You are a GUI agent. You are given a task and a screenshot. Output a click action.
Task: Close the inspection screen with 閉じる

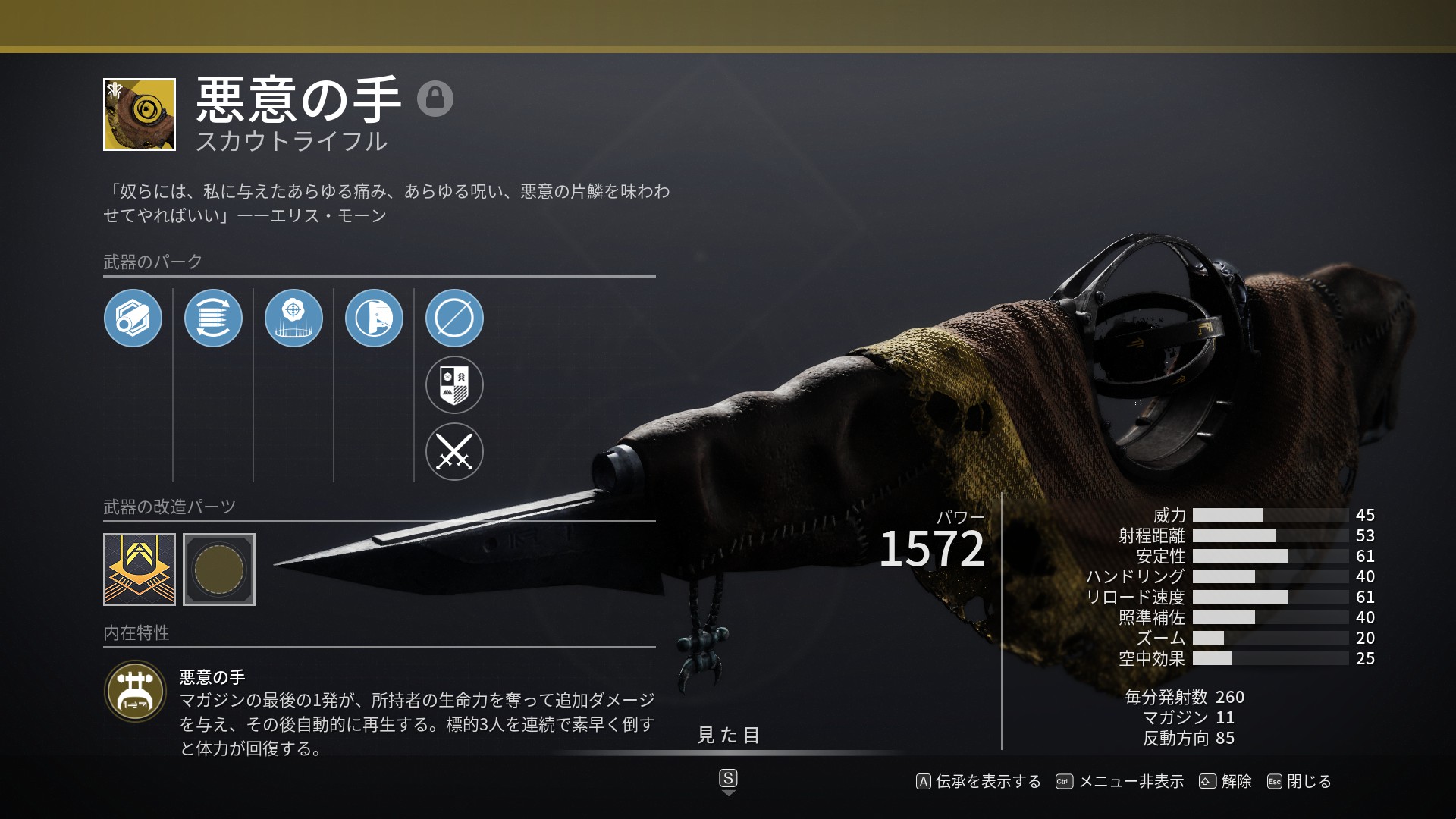1299,782
